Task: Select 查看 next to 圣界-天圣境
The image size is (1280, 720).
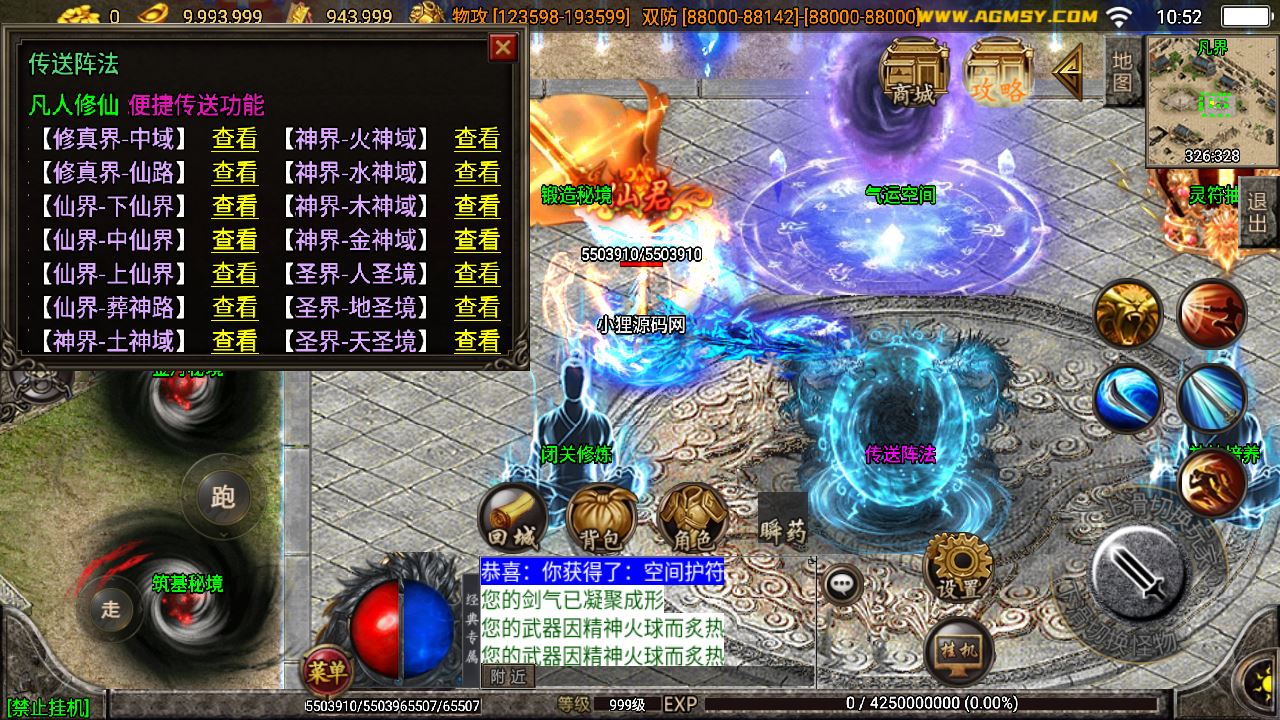Action: (x=477, y=342)
